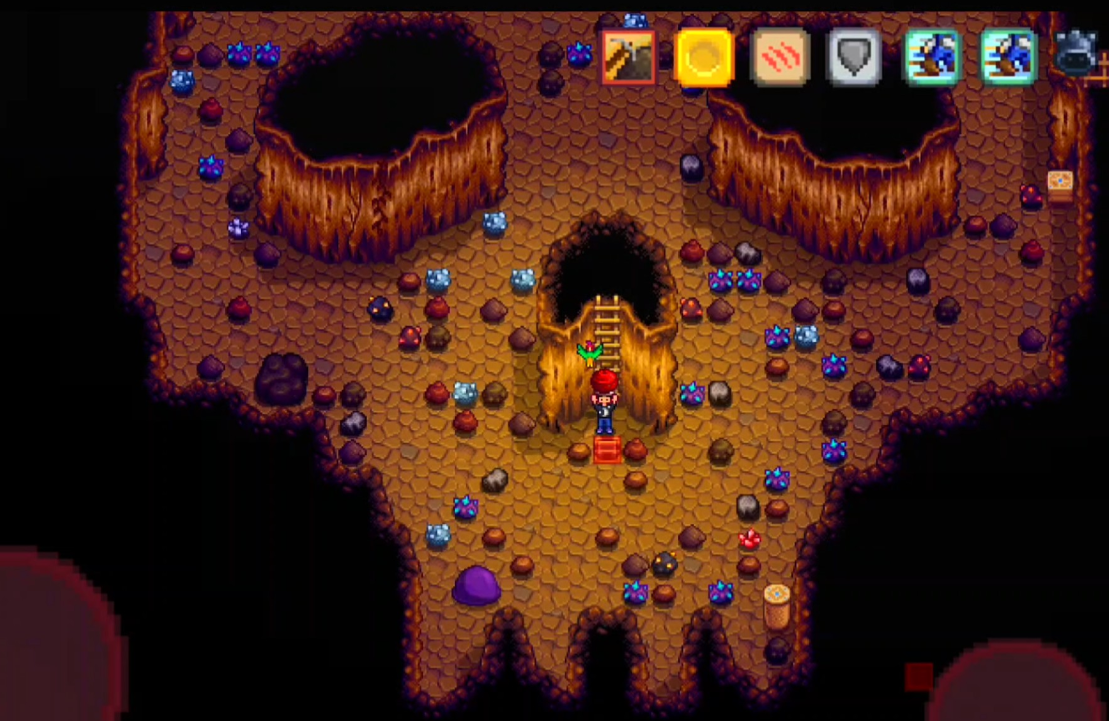This screenshot has width=1109, height=721.
Task: Choose the yellow ring slot
Action: coord(704,57)
